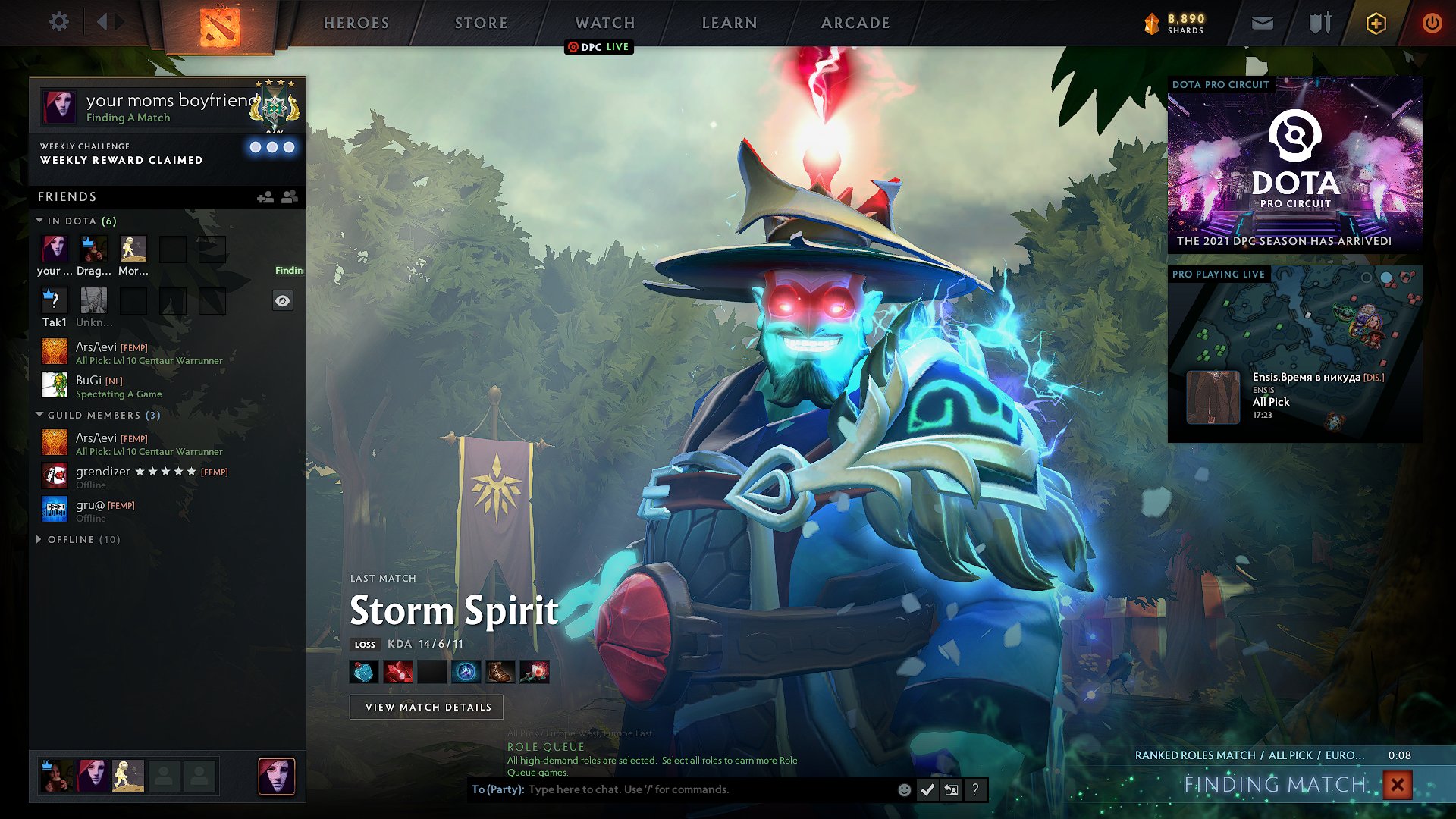1456x819 pixels.
Task: Collapse the GUILD MEMBERS section
Action: (x=39, y=415)
